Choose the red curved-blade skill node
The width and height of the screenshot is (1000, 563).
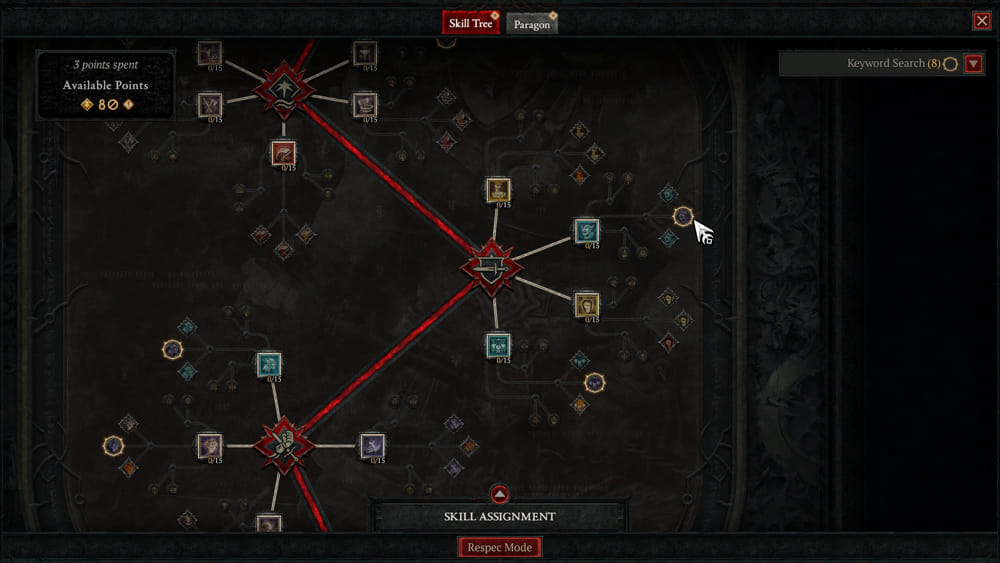pyautogui.click(x=284, y=153)
